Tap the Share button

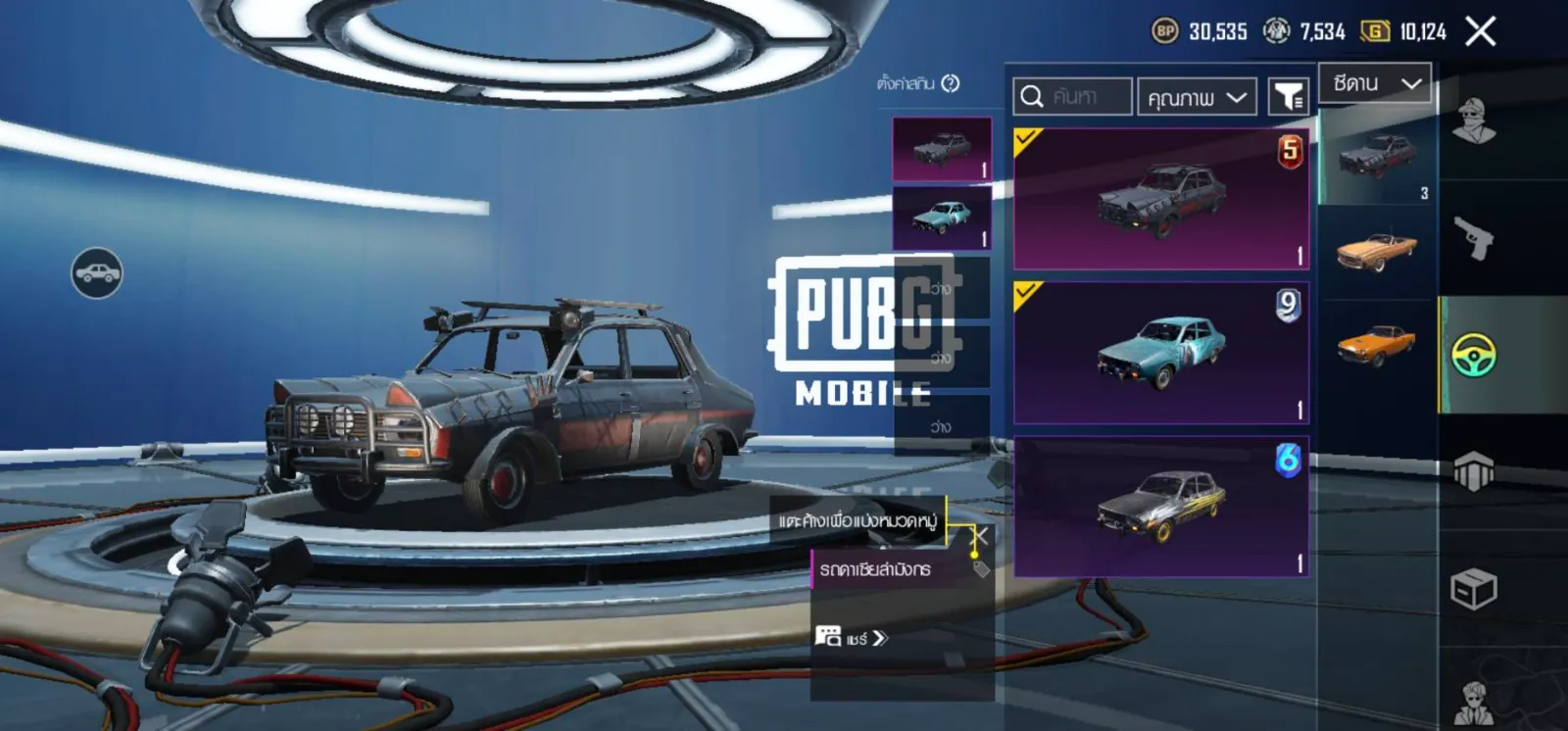point(851,638)
